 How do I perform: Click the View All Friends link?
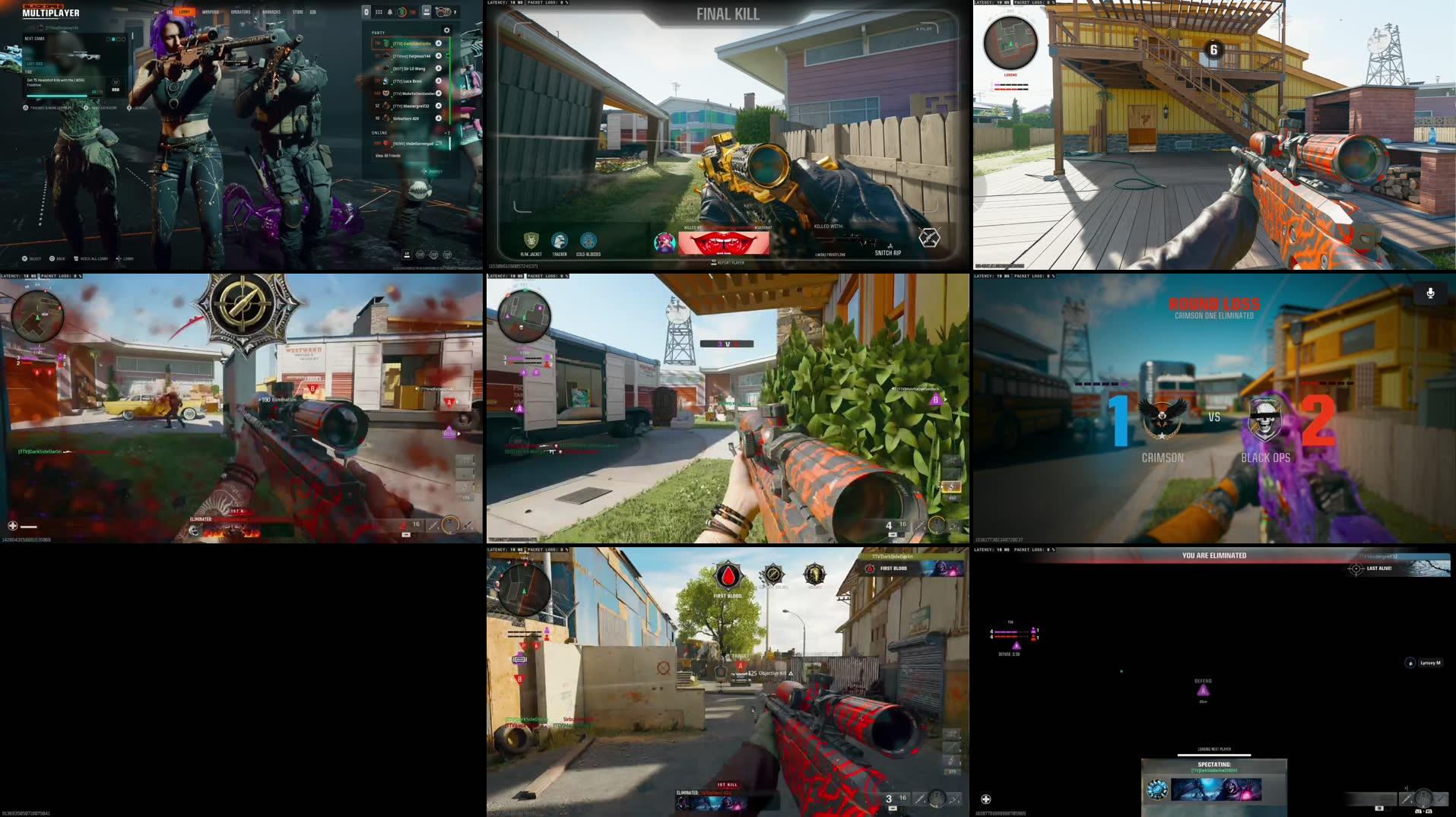tap(388, 155)
